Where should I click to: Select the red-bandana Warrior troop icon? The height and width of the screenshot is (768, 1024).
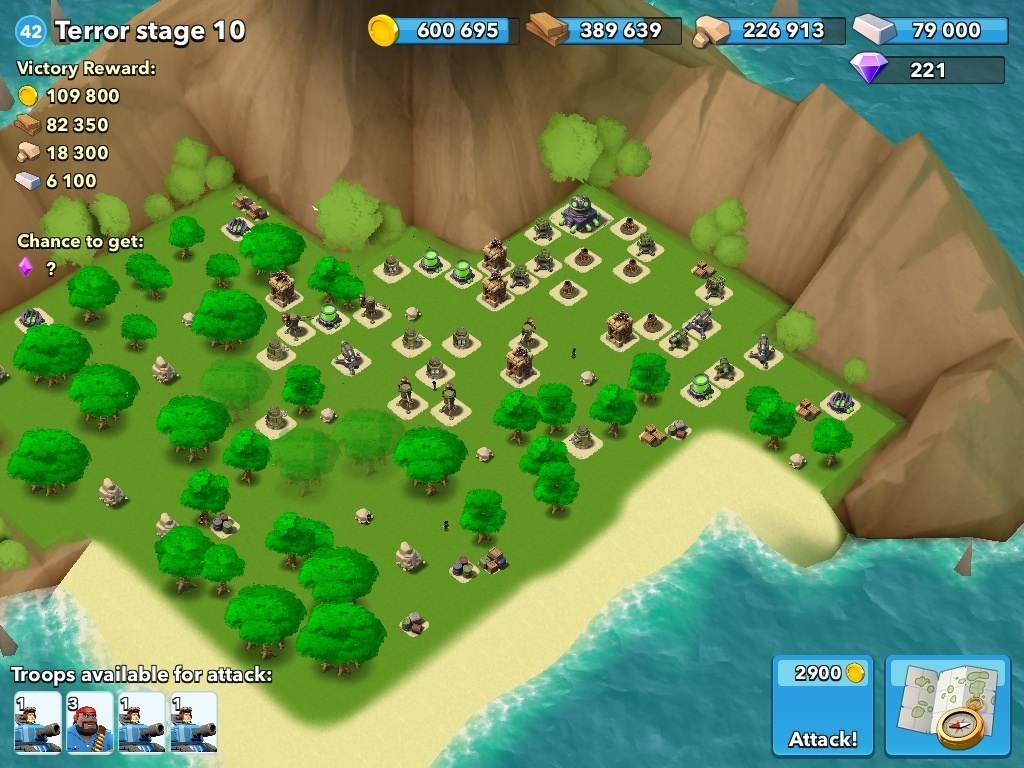pos(89,722)
